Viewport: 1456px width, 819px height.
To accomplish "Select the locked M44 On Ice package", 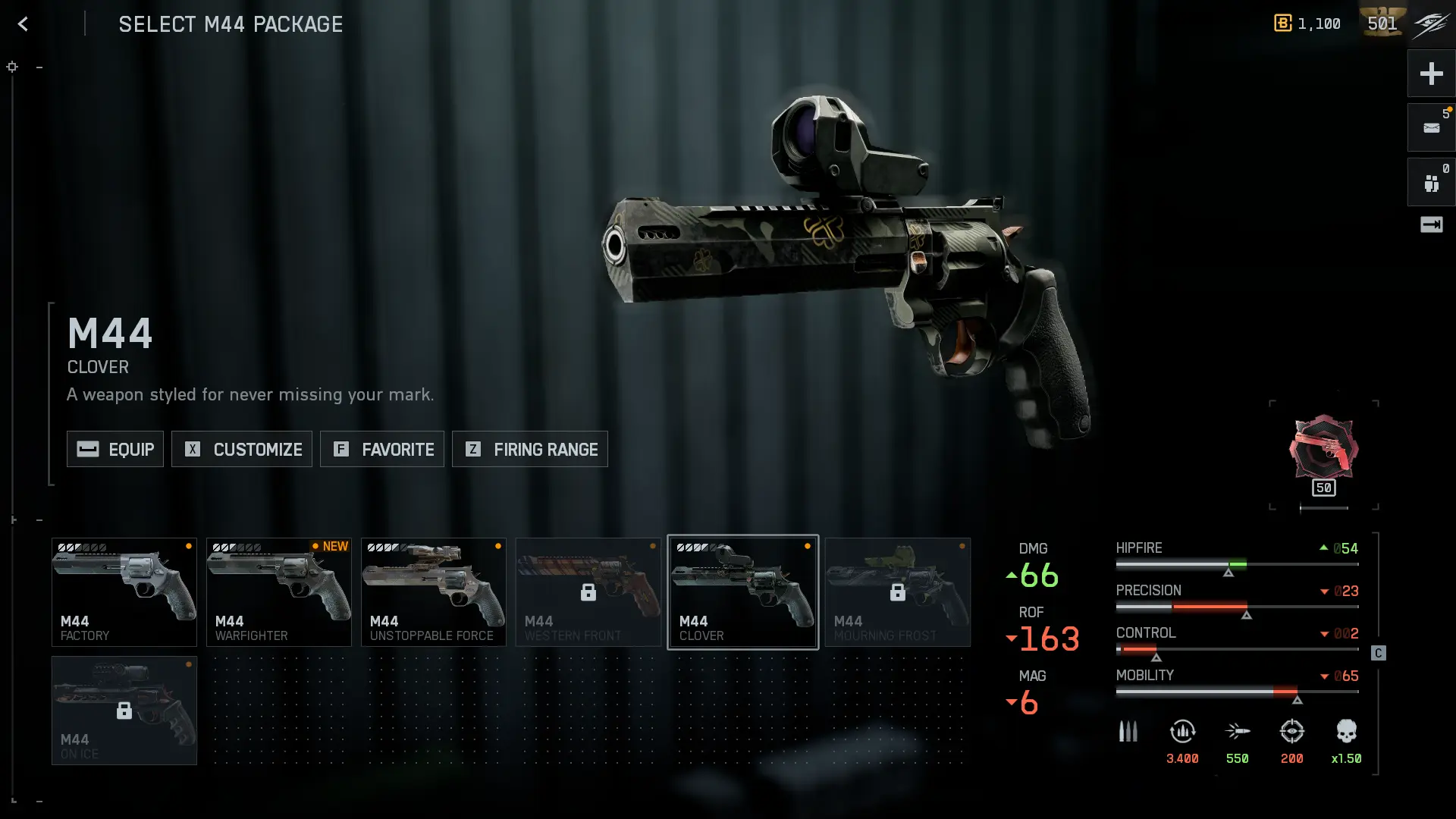I will click(x=124, y=711).
